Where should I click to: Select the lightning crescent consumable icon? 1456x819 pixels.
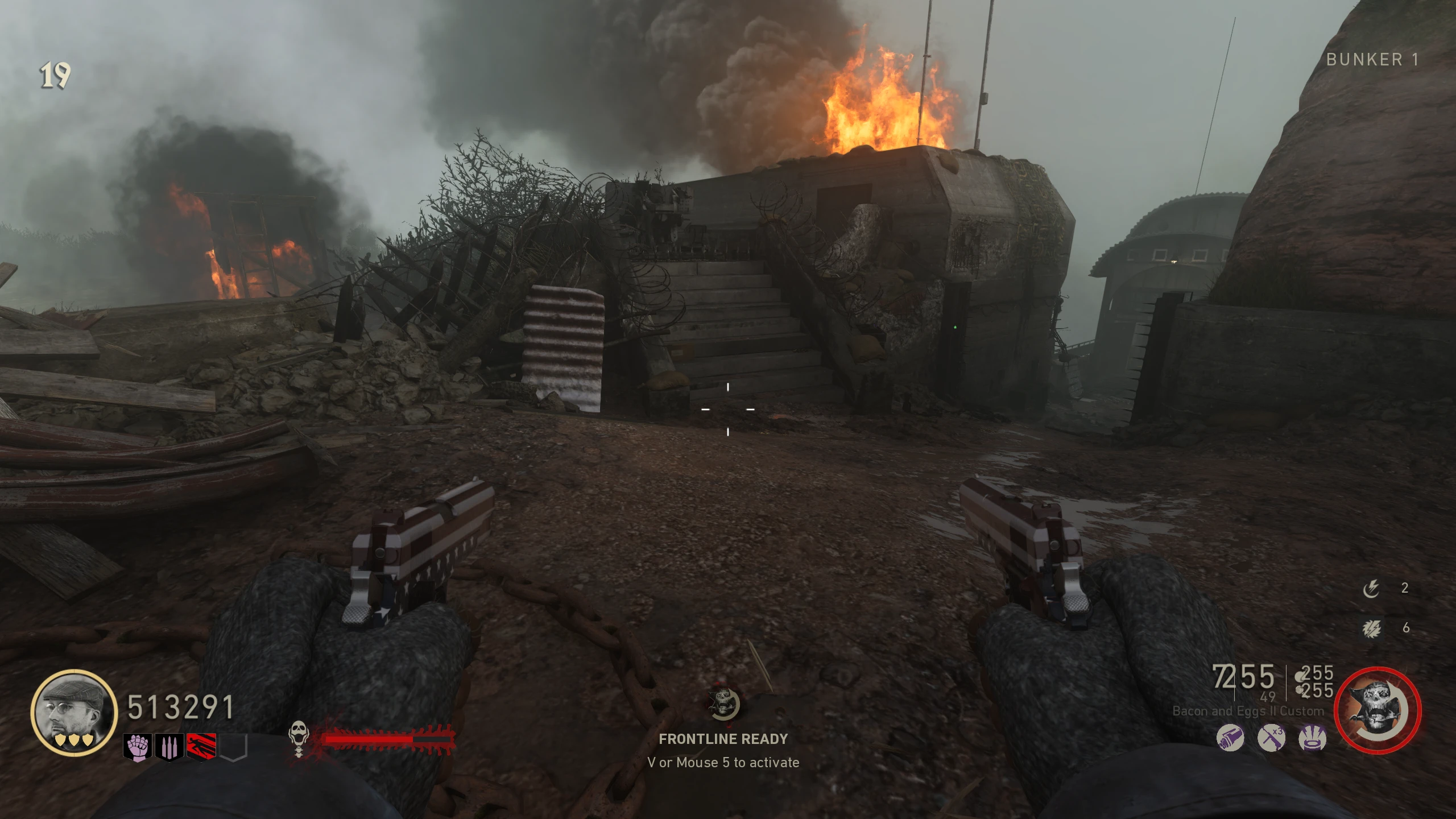[x=1371, y=589]
